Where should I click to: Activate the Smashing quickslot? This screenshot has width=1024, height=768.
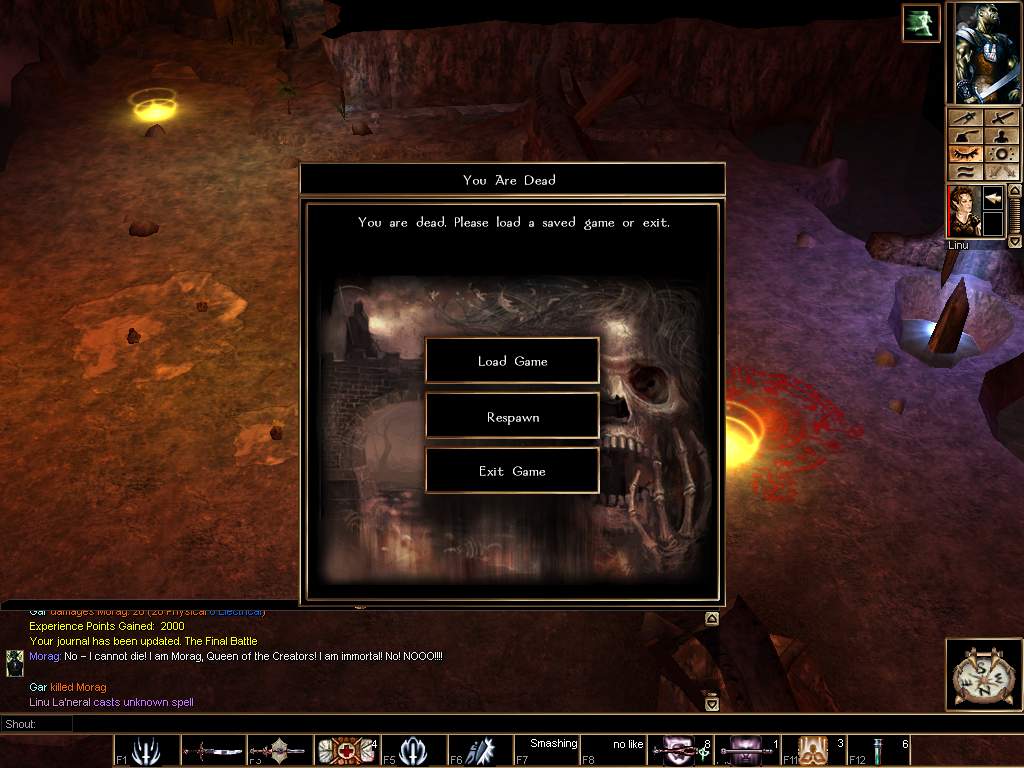point(546,750)
